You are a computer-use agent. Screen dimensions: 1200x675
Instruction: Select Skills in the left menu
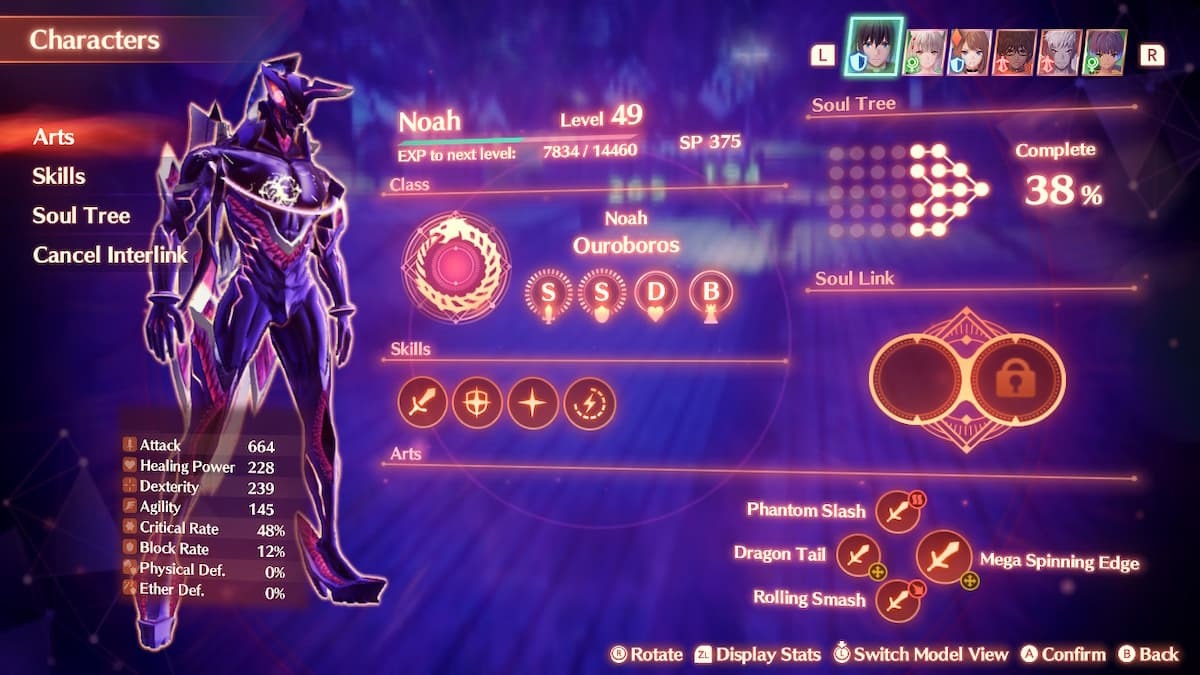[58, 176]
